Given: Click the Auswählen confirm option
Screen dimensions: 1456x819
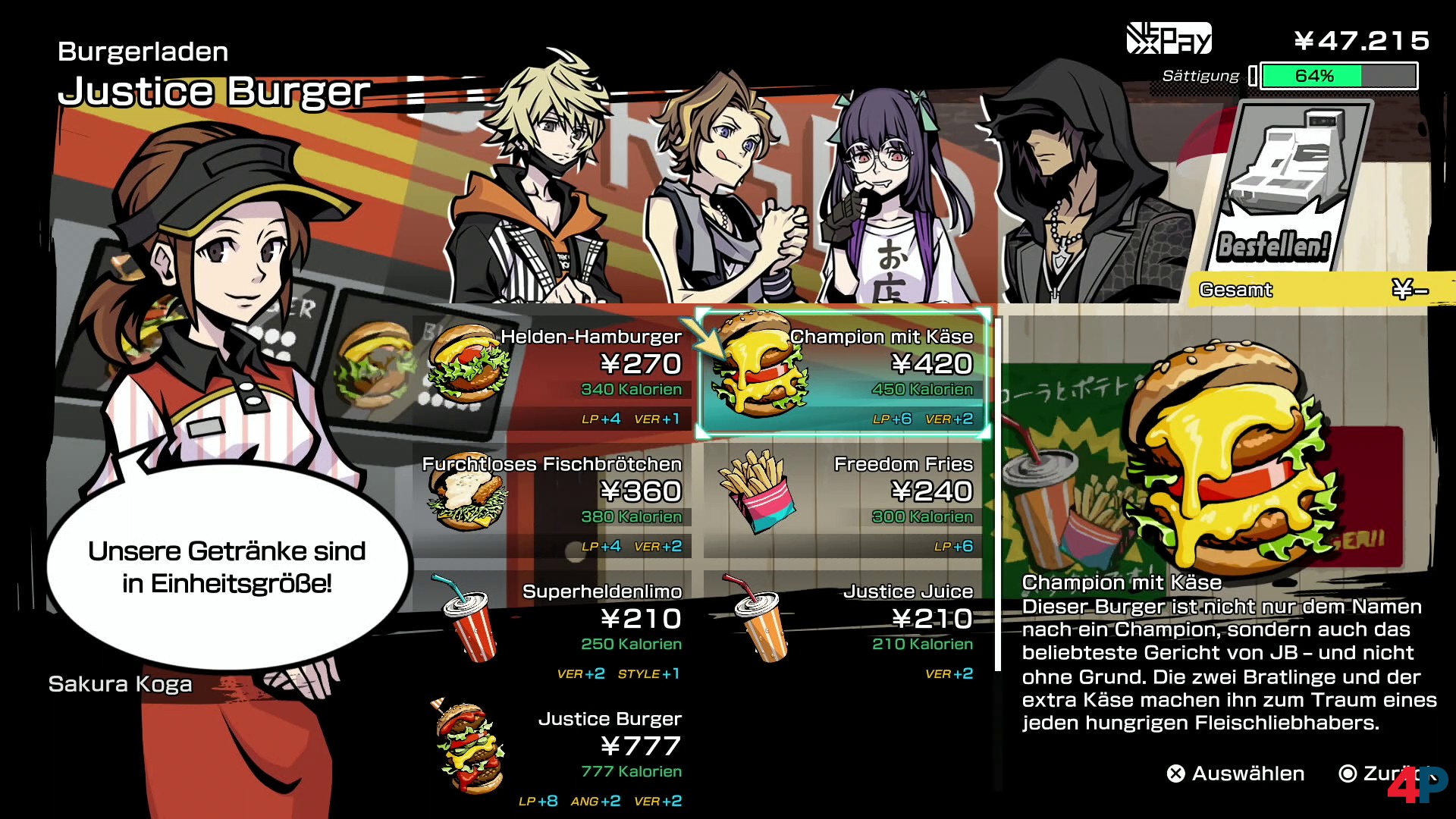Looking at the screenshot, I should [x=1236, y=773].
